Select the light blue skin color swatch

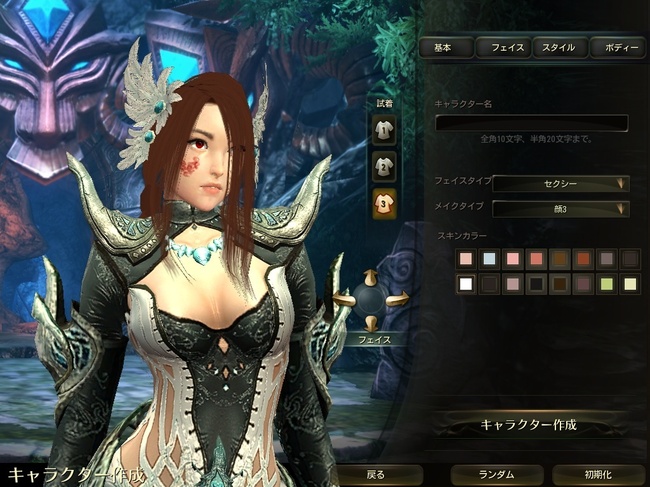[489, 259]
